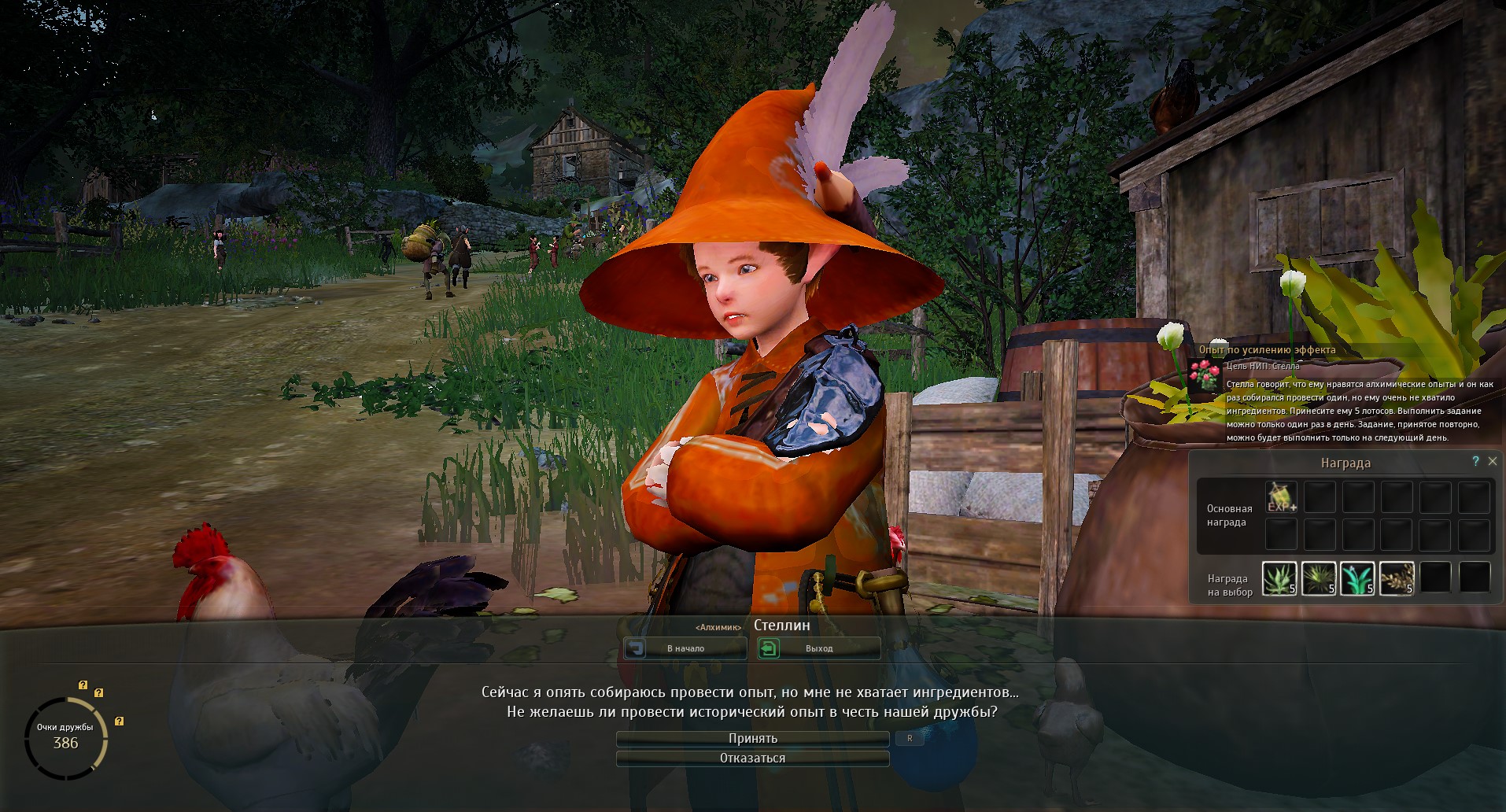
Task: Select the EXP+ main reward icon
Action: click(1282, 497)
